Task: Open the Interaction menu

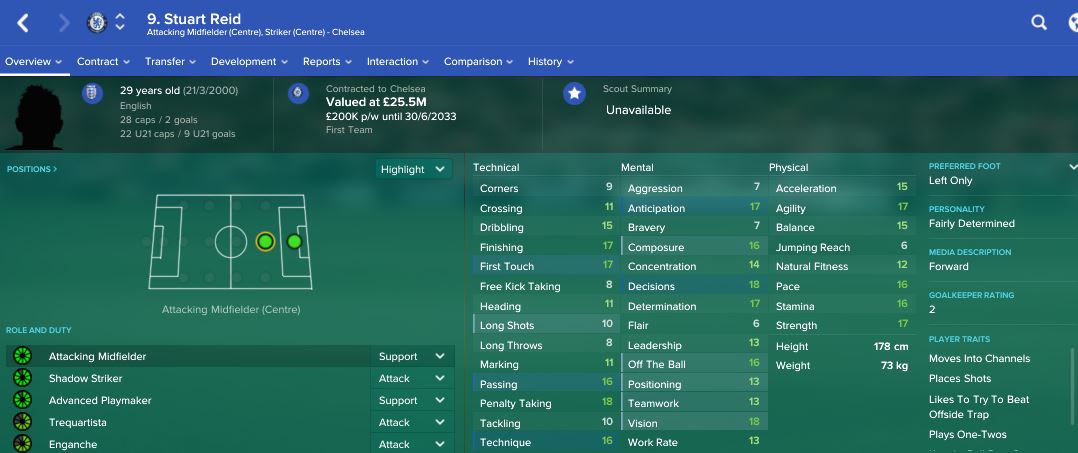Action: 398,62
